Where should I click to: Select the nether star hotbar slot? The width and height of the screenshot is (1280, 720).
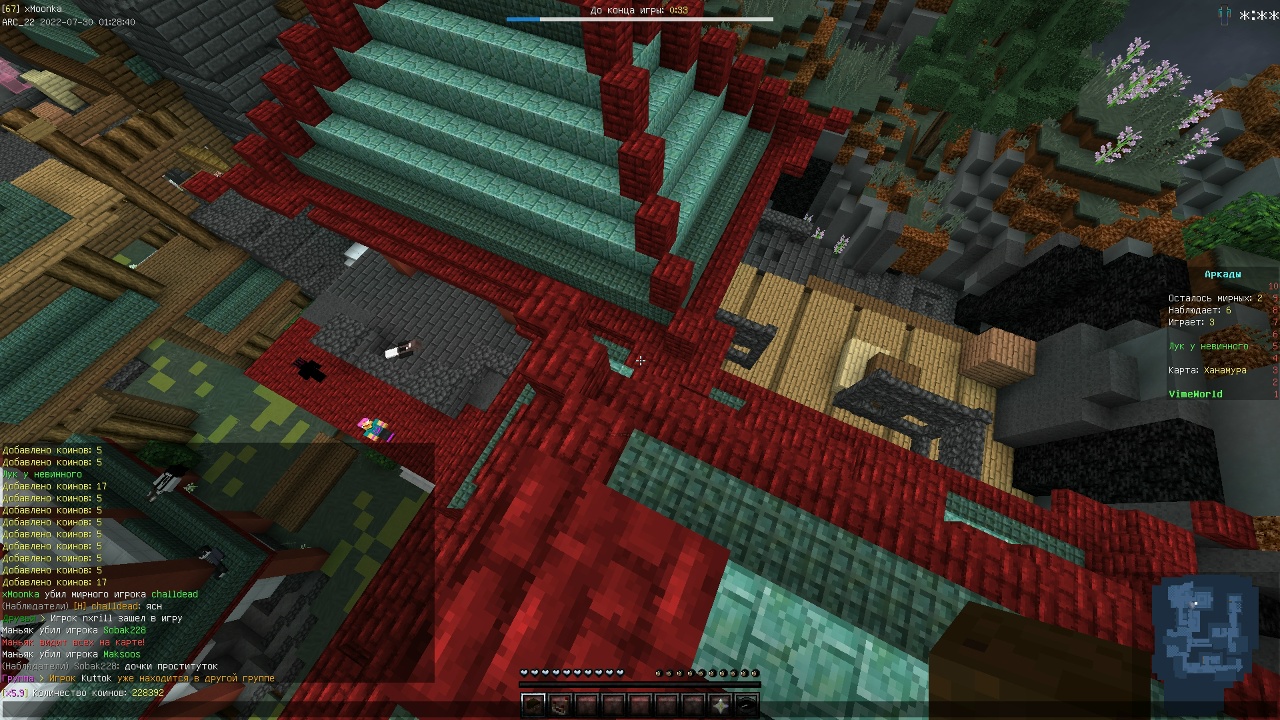[x=721, y=705]
